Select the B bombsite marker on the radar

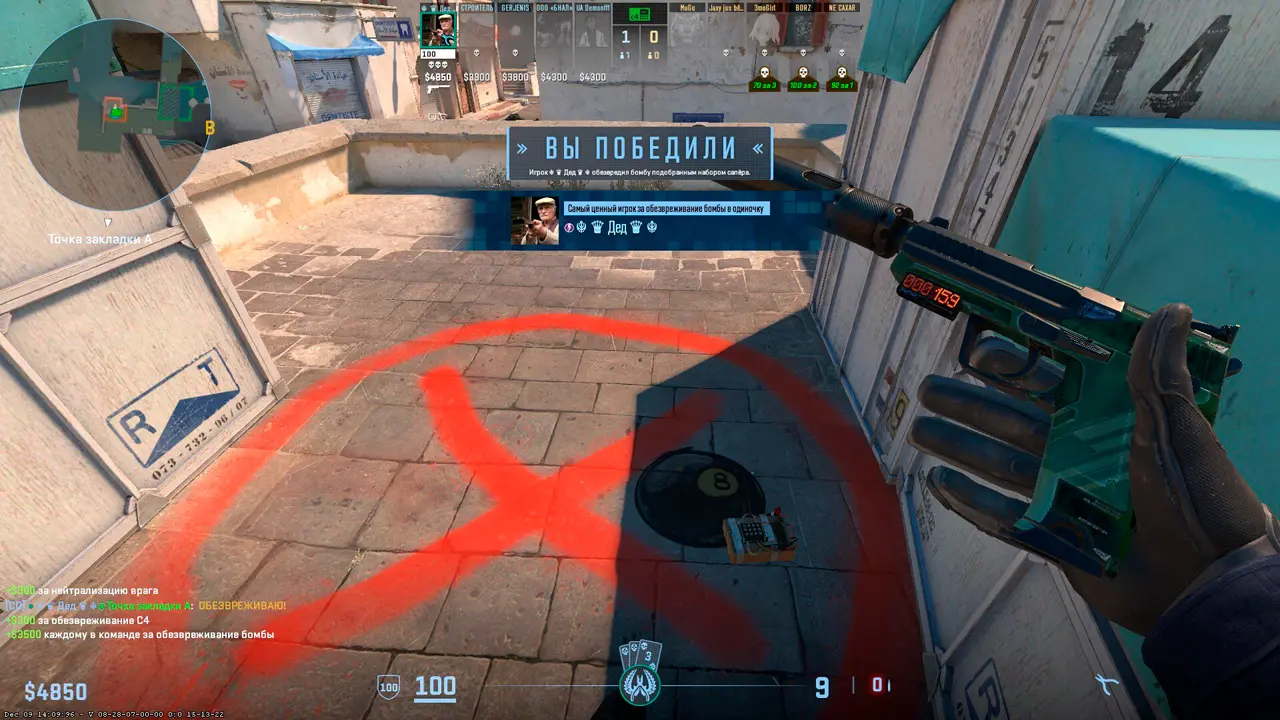click(210, 128)
